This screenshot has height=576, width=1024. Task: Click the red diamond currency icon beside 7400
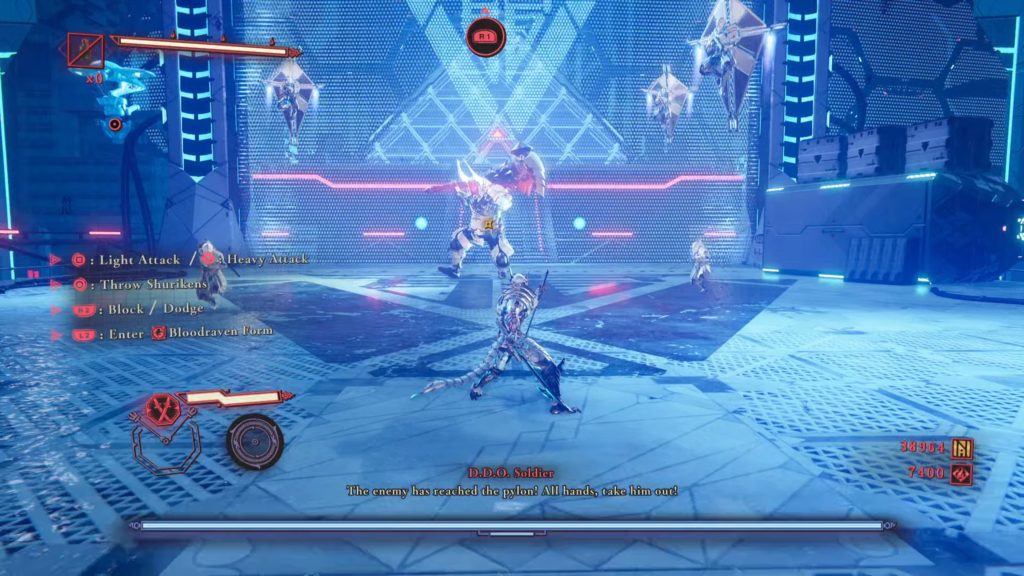click(x=963, y=472)
